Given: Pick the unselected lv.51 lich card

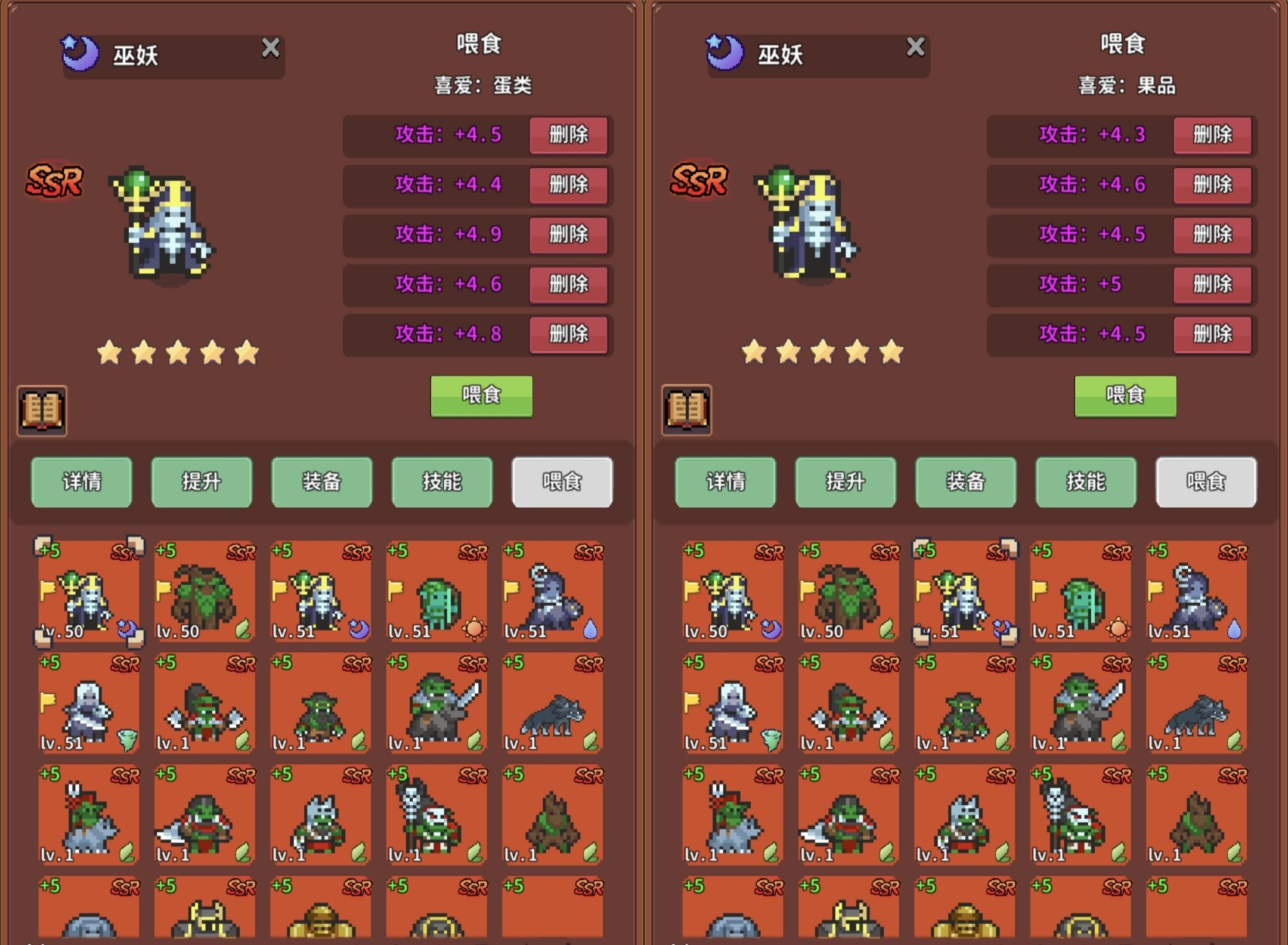Looking at the screenshot, I should [x=321, y=591].
